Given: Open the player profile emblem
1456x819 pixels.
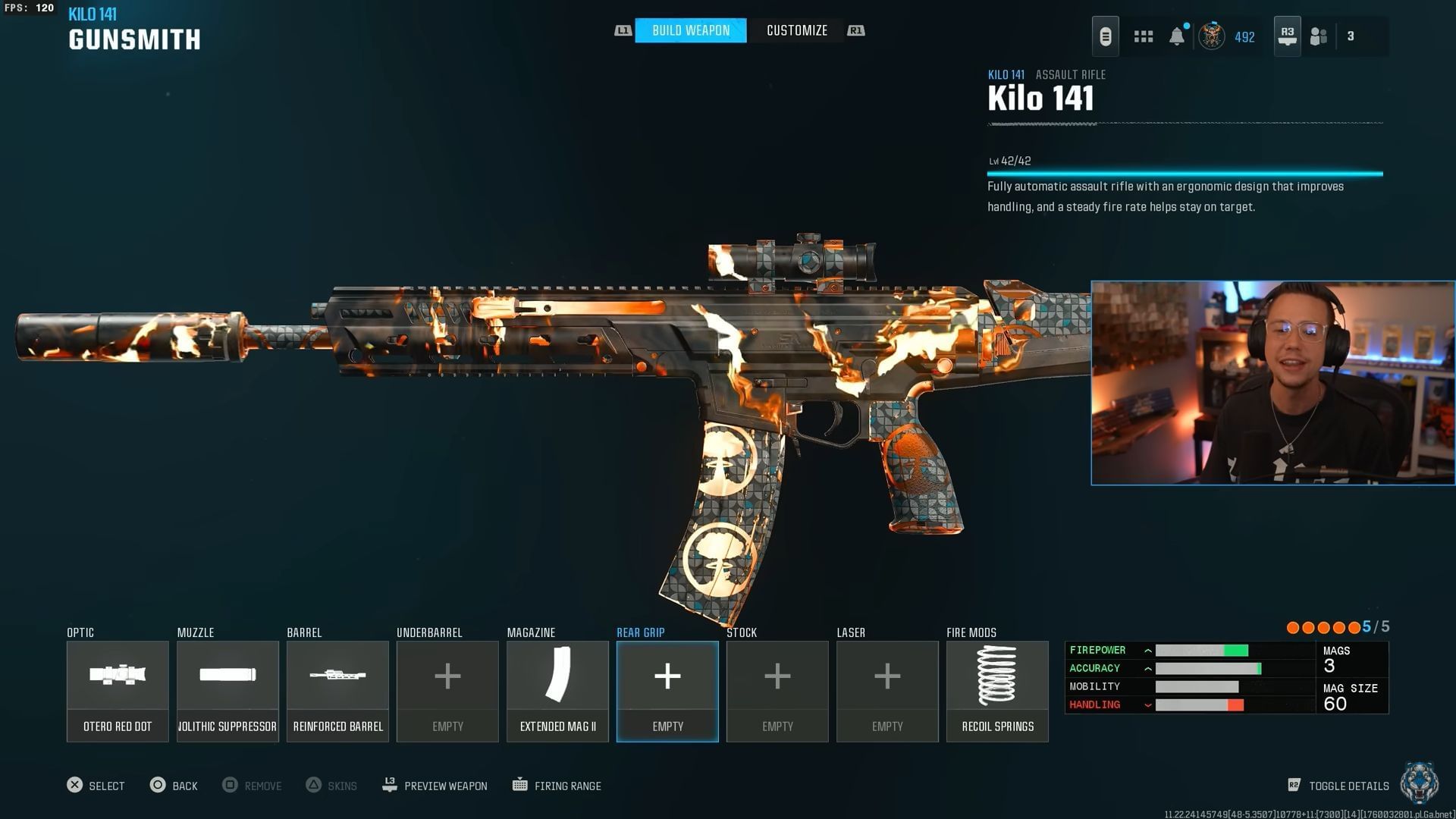Looking at the screenshot, I should pyautogui.click(x=1211, y=36).
